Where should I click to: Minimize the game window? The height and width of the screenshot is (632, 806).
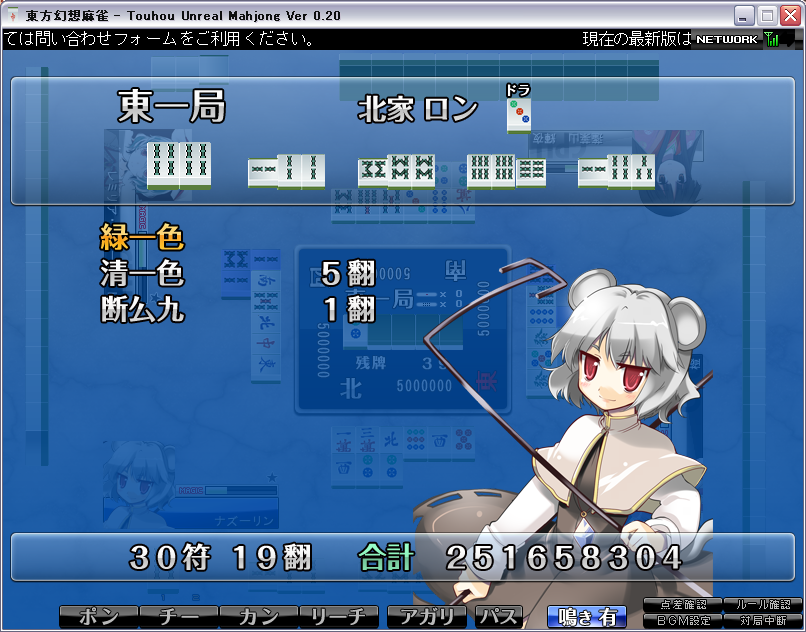[x=744, y=15]
